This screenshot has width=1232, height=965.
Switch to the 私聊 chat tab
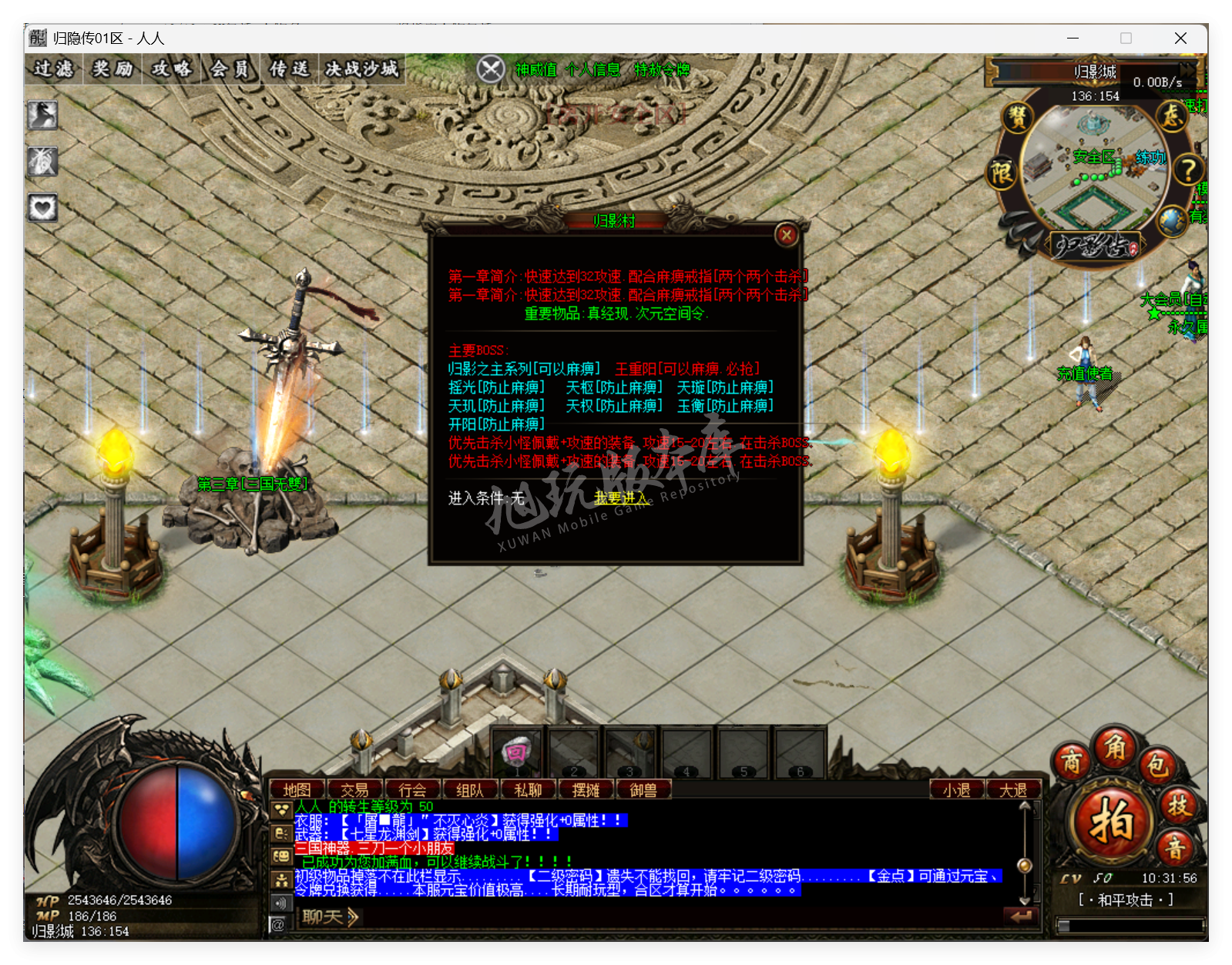tap(527, 789)
